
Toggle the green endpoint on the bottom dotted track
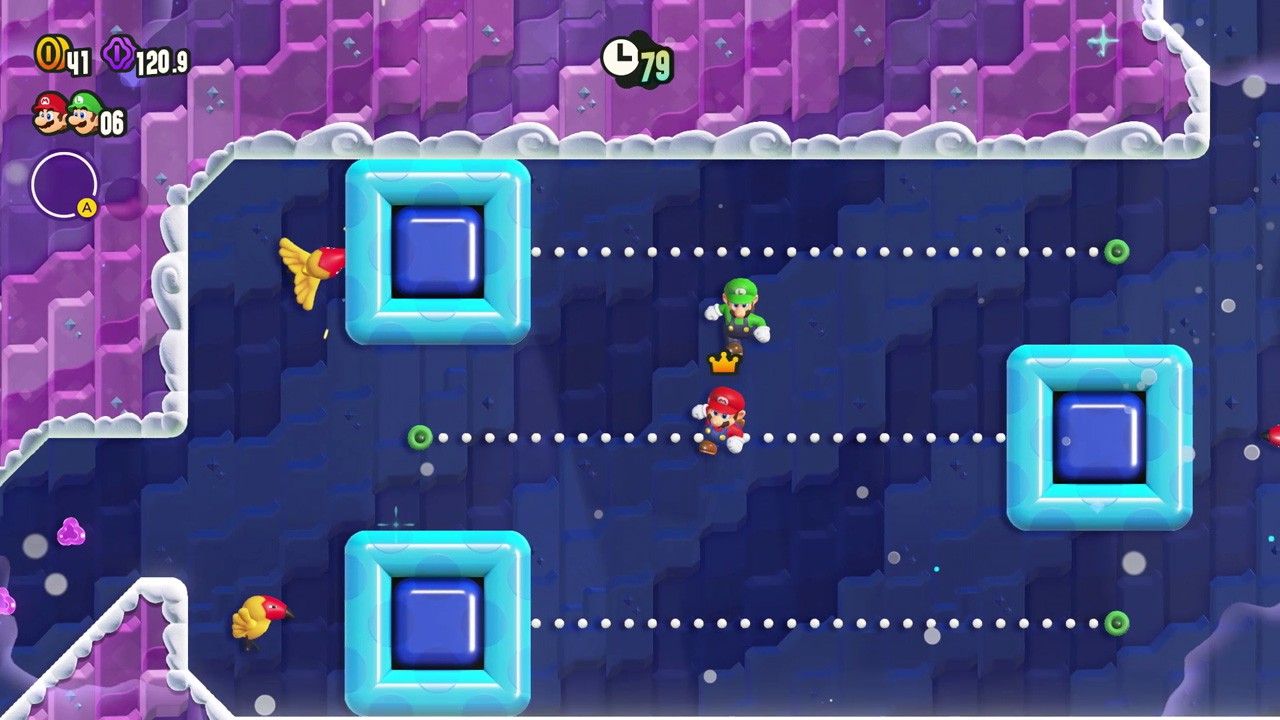coord(1117,622)
